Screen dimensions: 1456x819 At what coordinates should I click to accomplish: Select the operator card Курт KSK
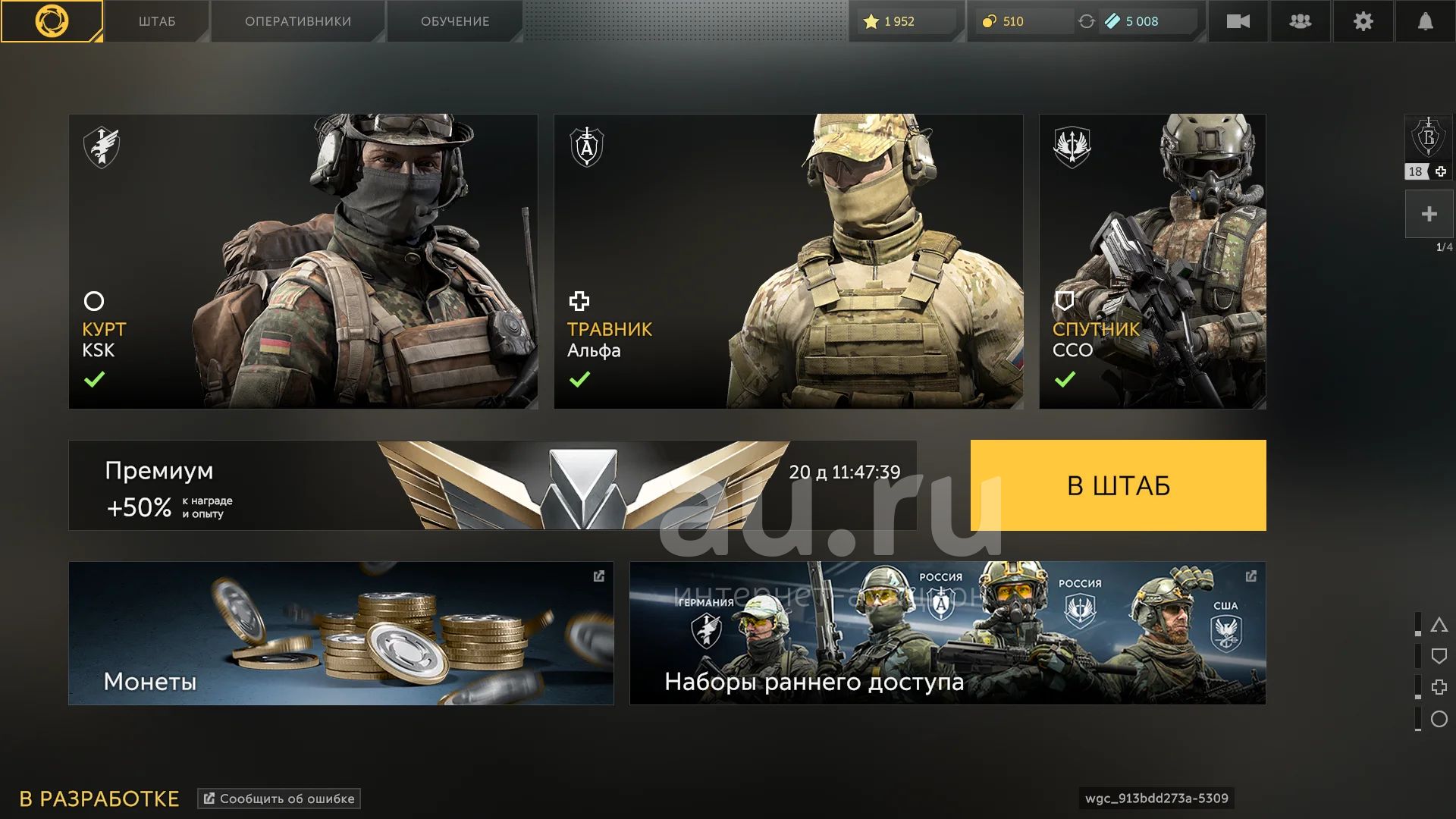click(303, 262)
